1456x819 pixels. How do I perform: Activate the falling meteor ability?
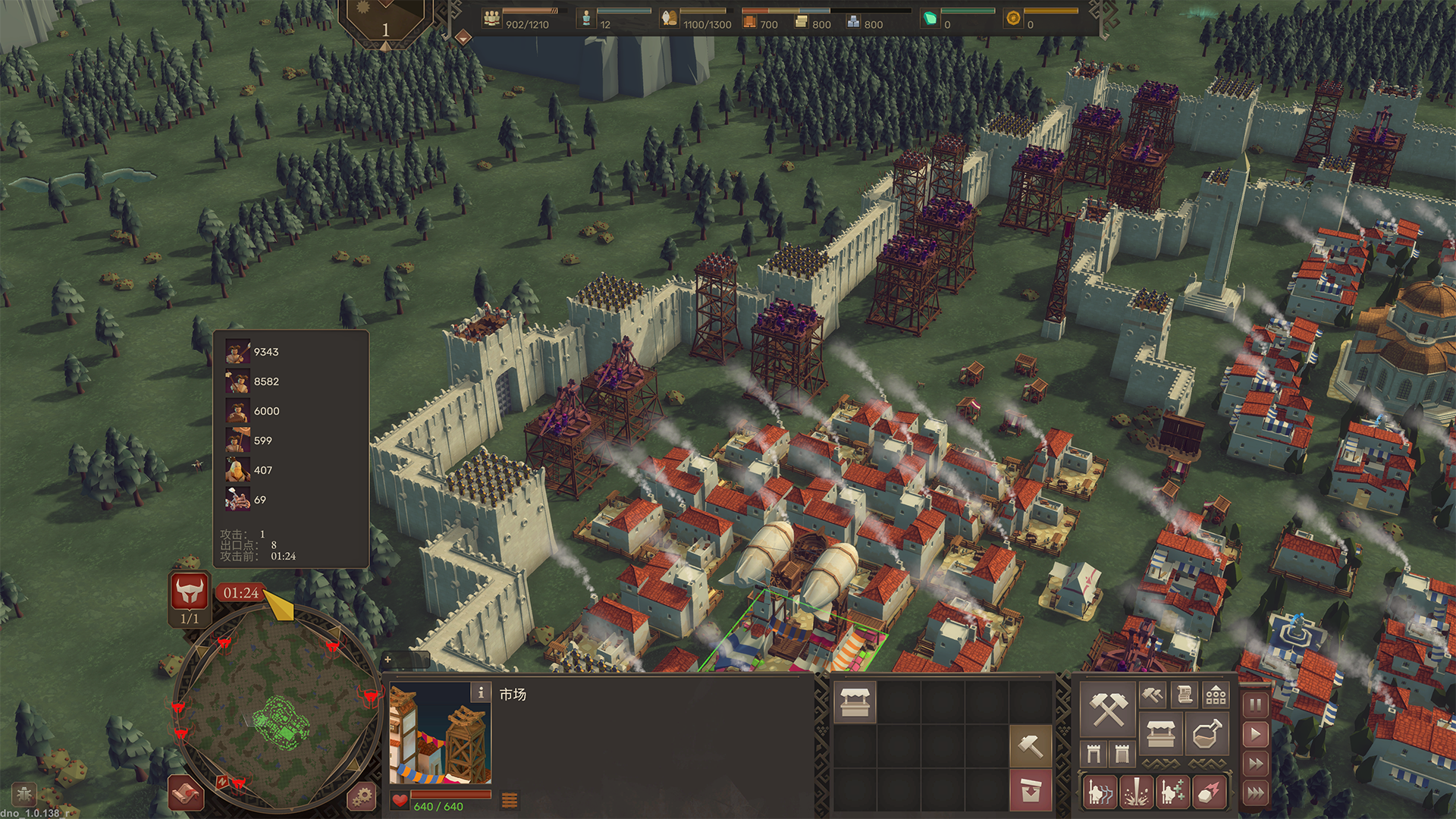[1209, 792]
